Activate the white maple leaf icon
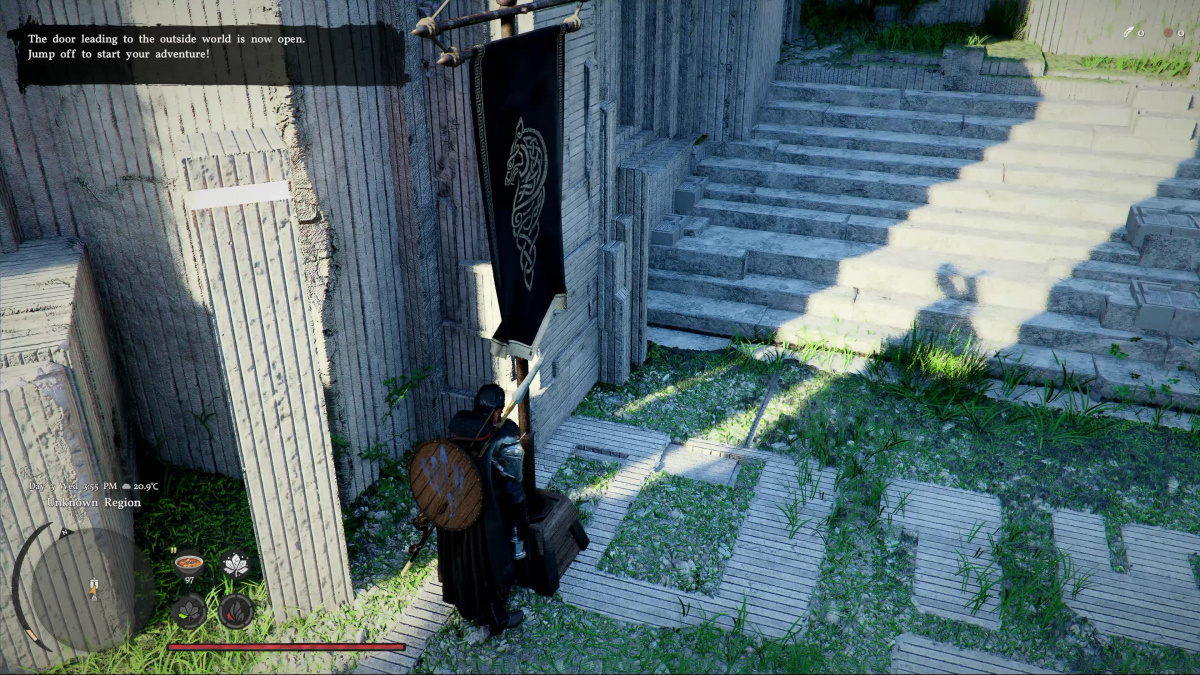Screen dimensions: 1200x675 [236, 565]
